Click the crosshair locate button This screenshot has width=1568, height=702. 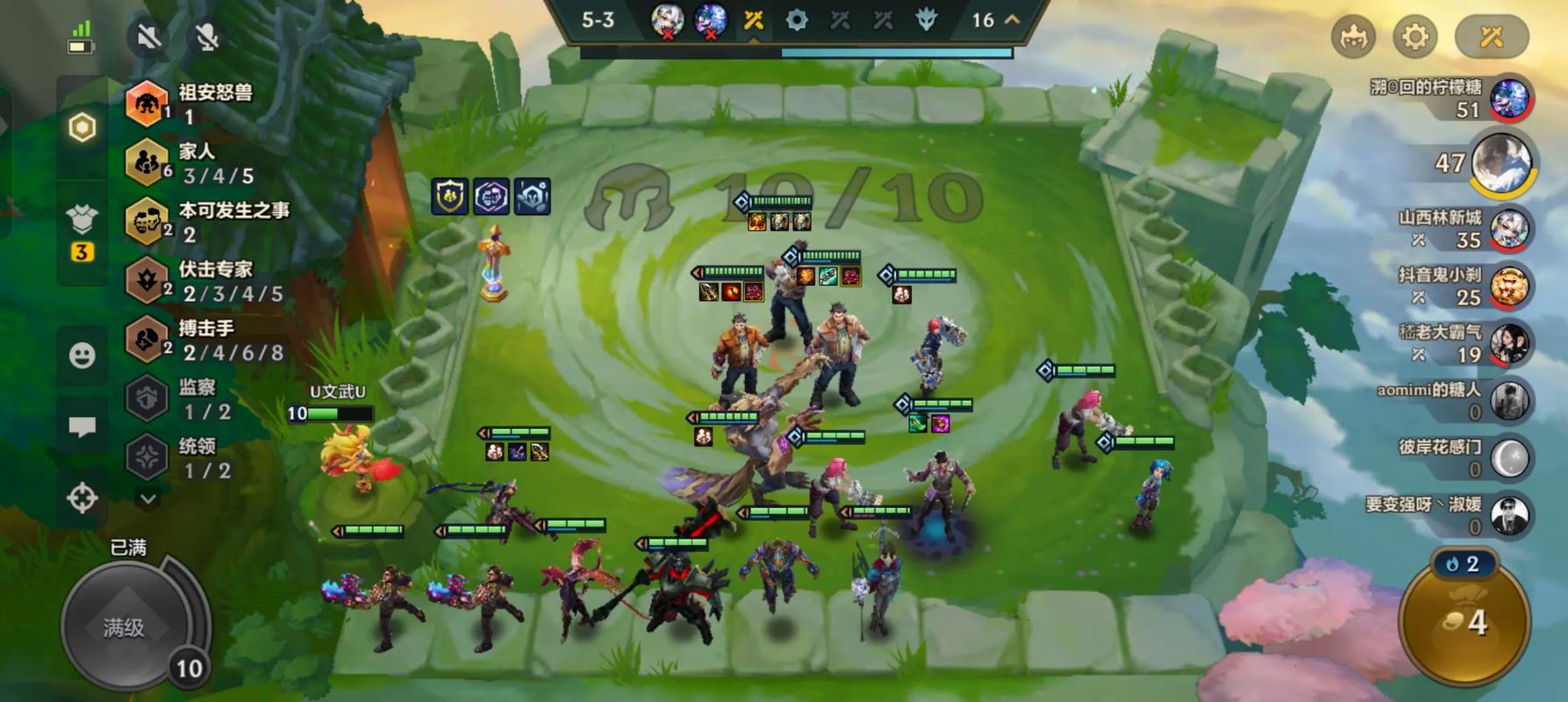coord(82,498)
